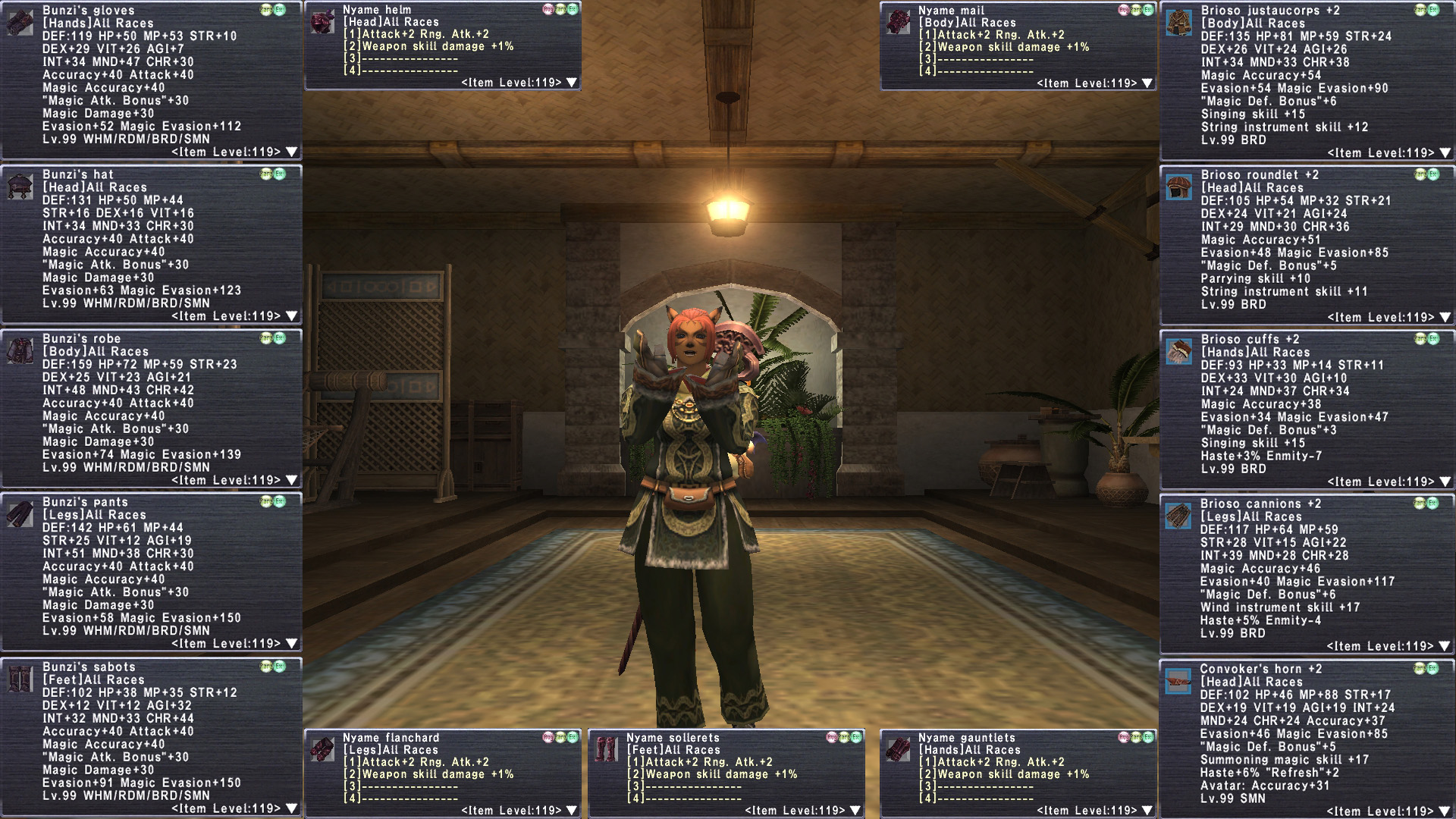1456x819 pixels.
Task: Select the Nyame sollerets item icon
Action: coord(607,749)
